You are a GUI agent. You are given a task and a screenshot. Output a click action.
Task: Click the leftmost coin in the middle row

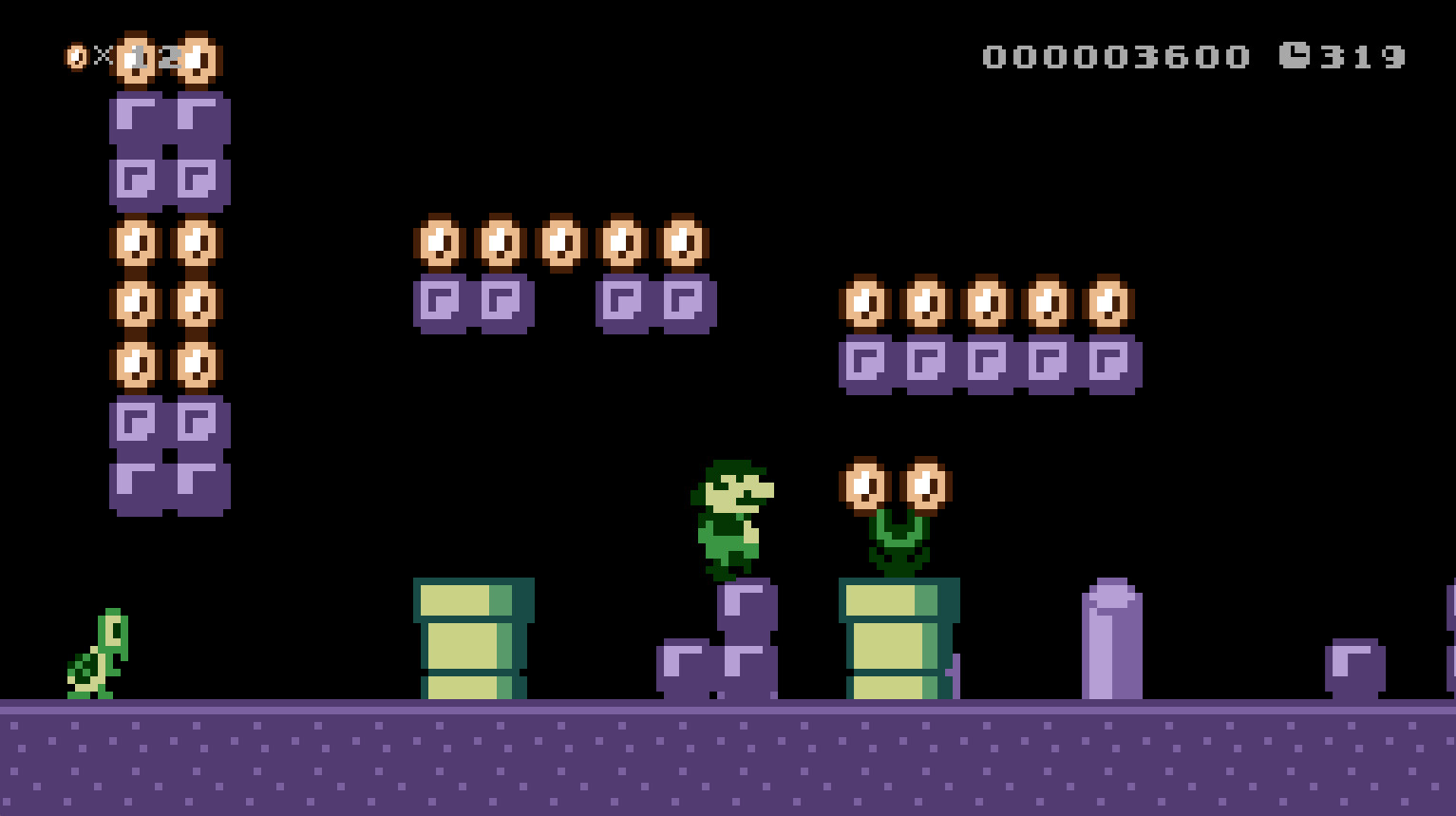coord(440,245)
